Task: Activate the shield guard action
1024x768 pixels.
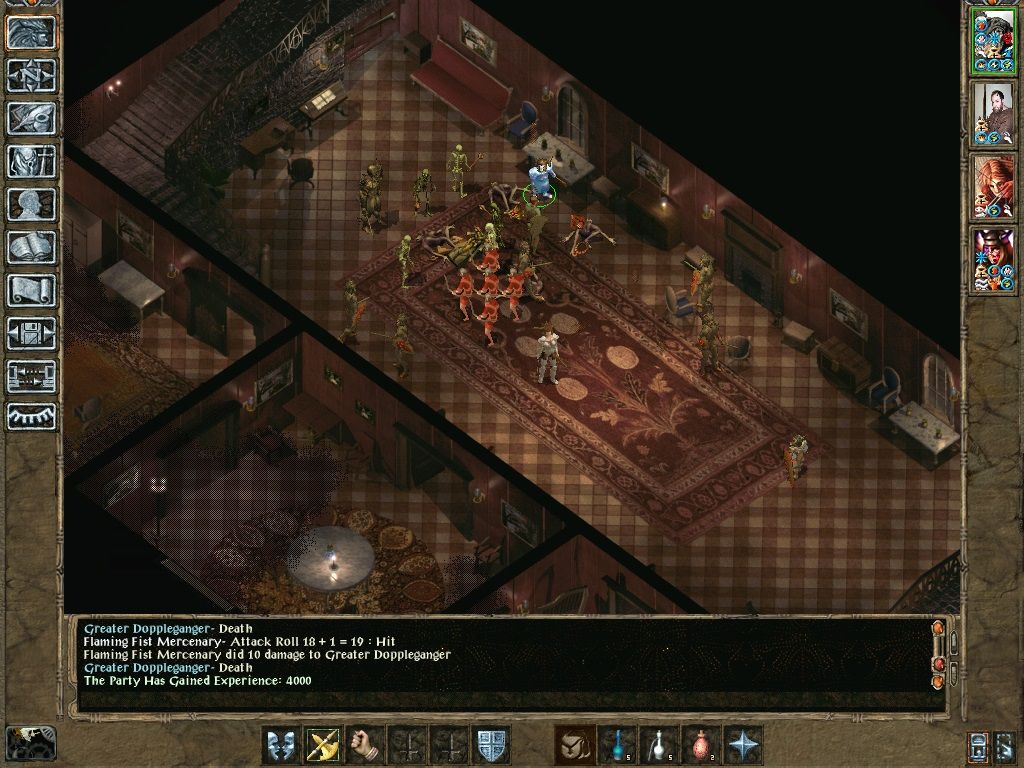Action: pyautogui.click(x=492, y=745)
